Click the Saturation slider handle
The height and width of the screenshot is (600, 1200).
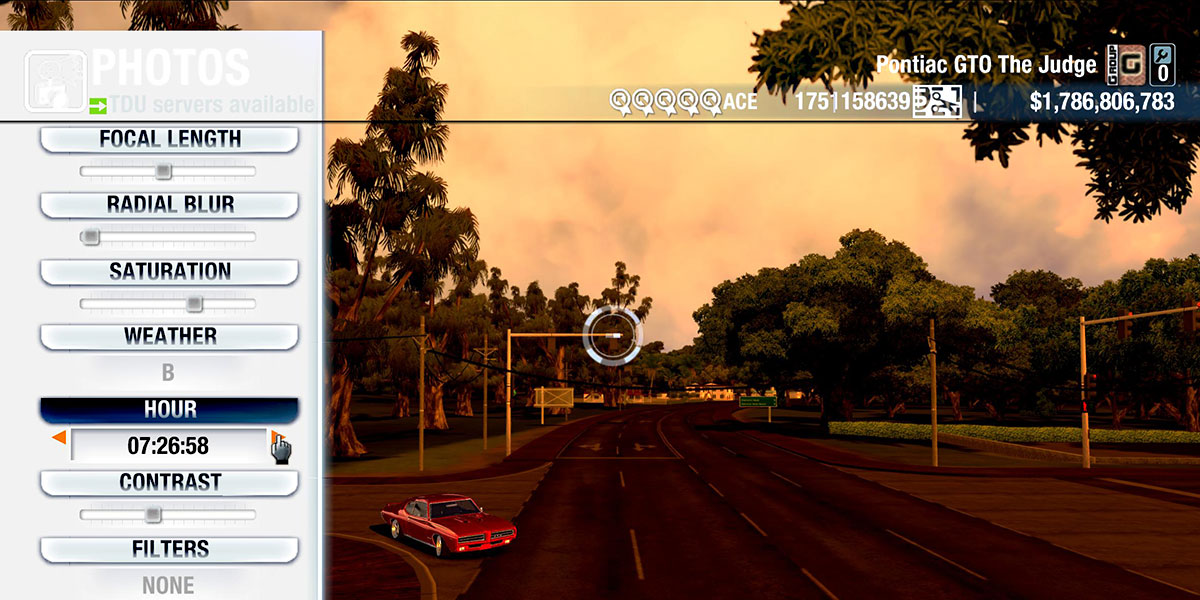(x=194, y=303)
